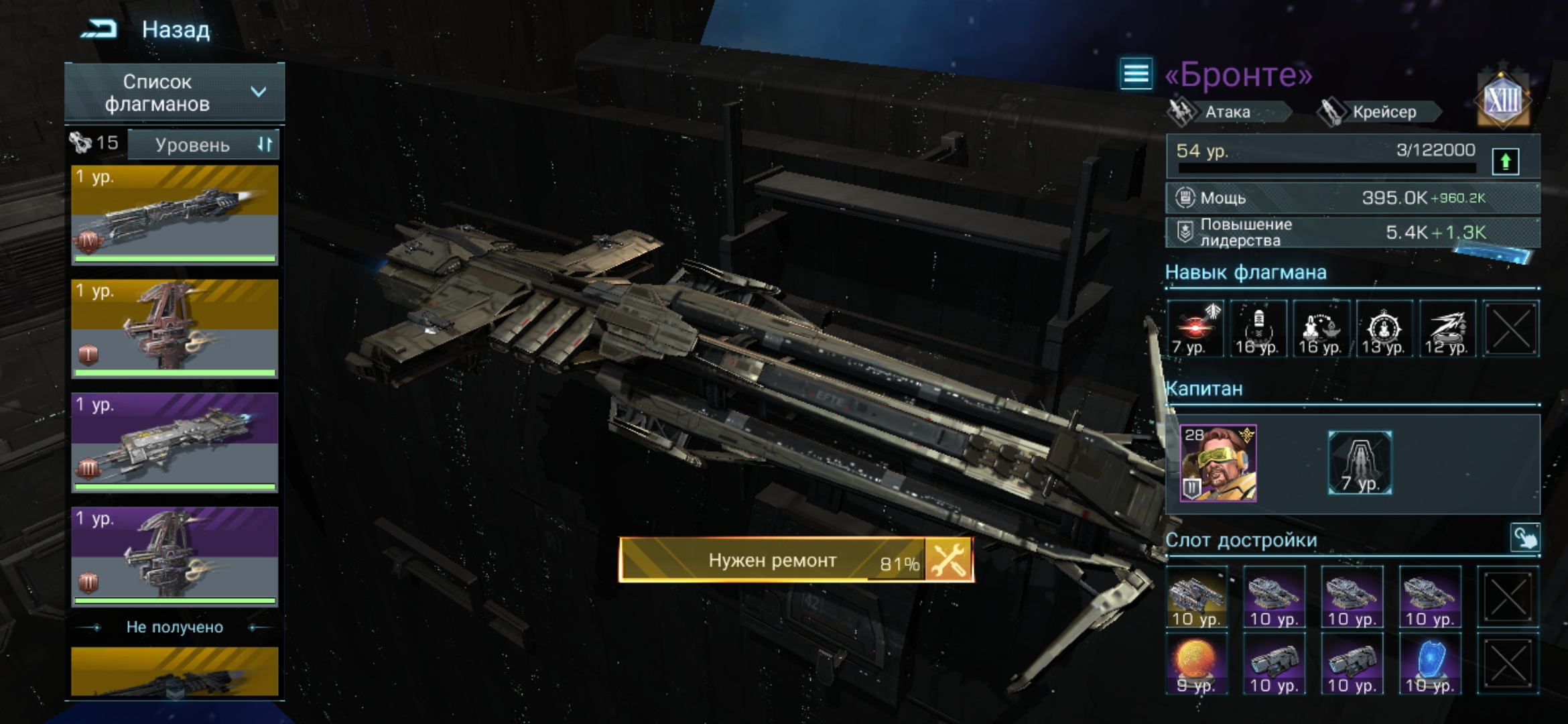1568x724 pixels.
Task: Open the Повышение лидерства row
Action: (1352, 233)
